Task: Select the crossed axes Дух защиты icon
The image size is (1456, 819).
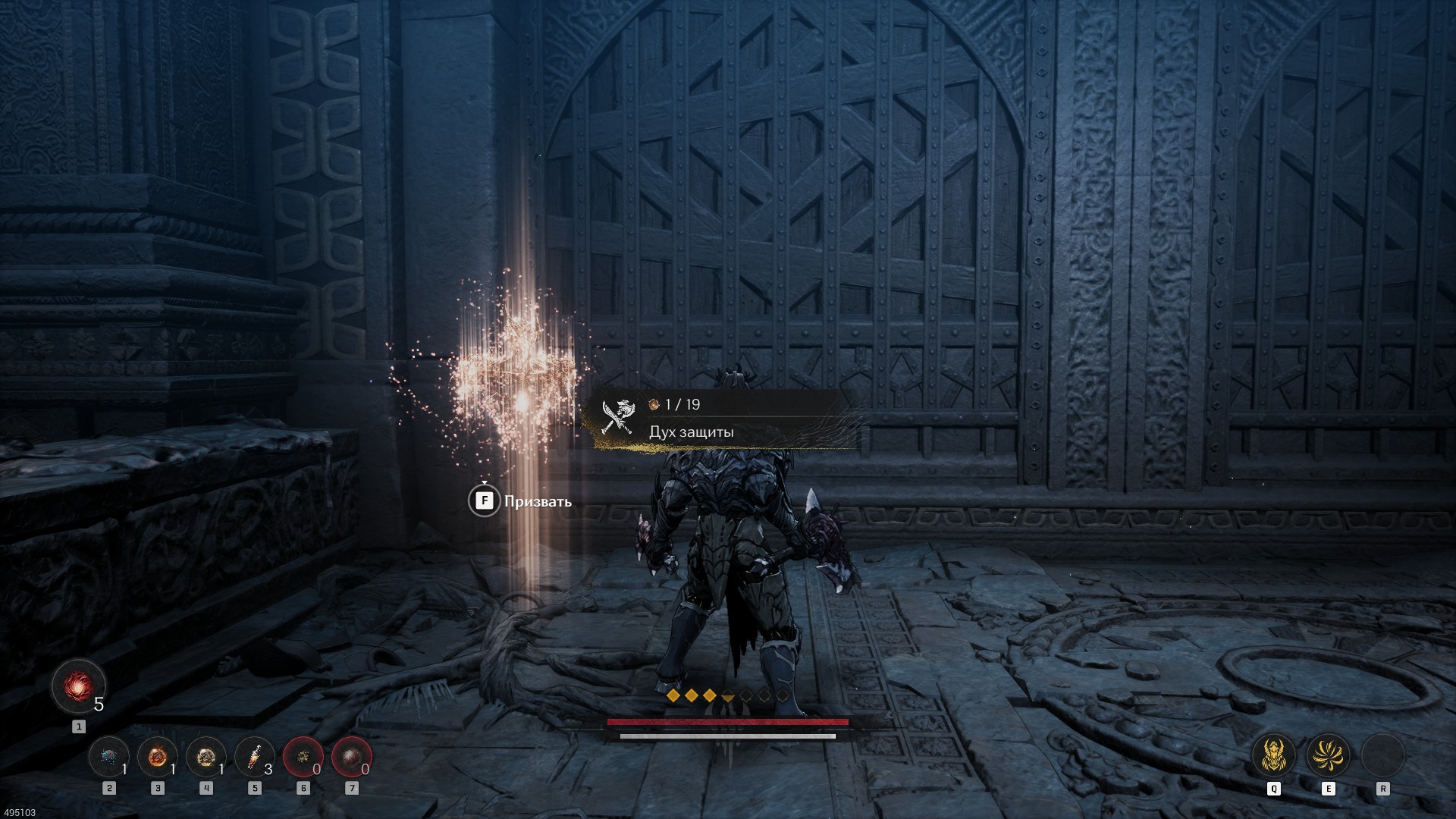Action: pos(617,417)
